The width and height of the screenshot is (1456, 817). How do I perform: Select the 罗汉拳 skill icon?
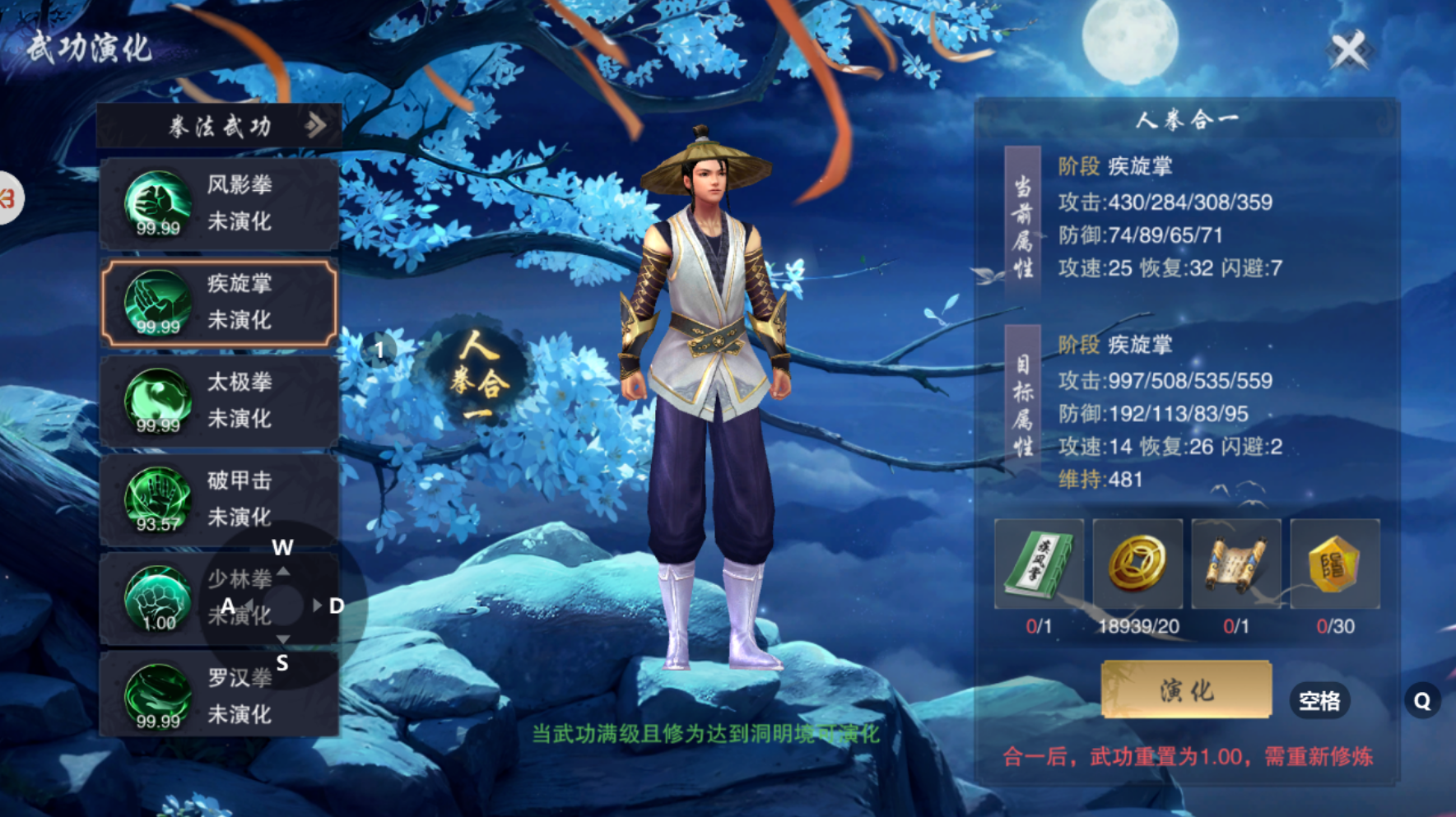(x=156, y=697)
